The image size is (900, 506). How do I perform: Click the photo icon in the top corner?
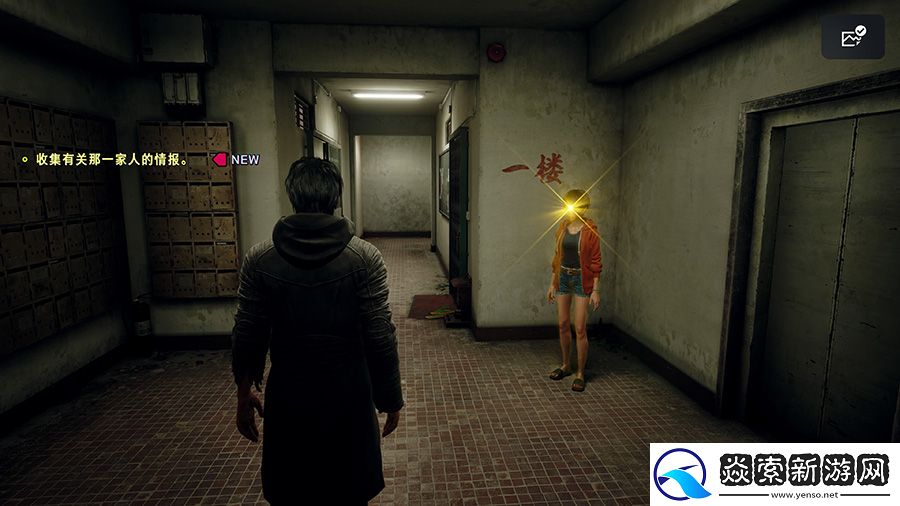point(853,37)
